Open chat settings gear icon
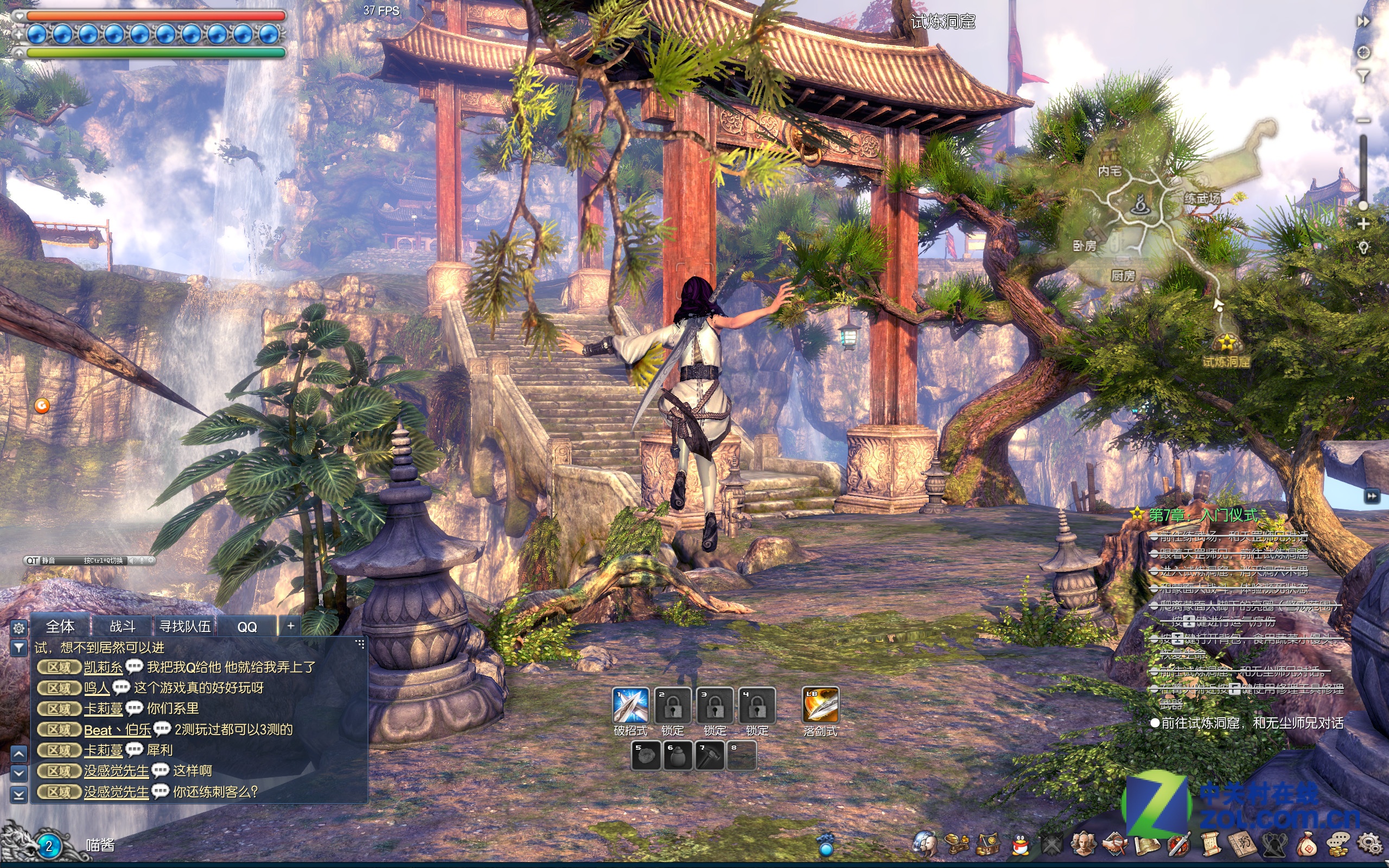The image size is (1389, 868). tap(19, 628)
